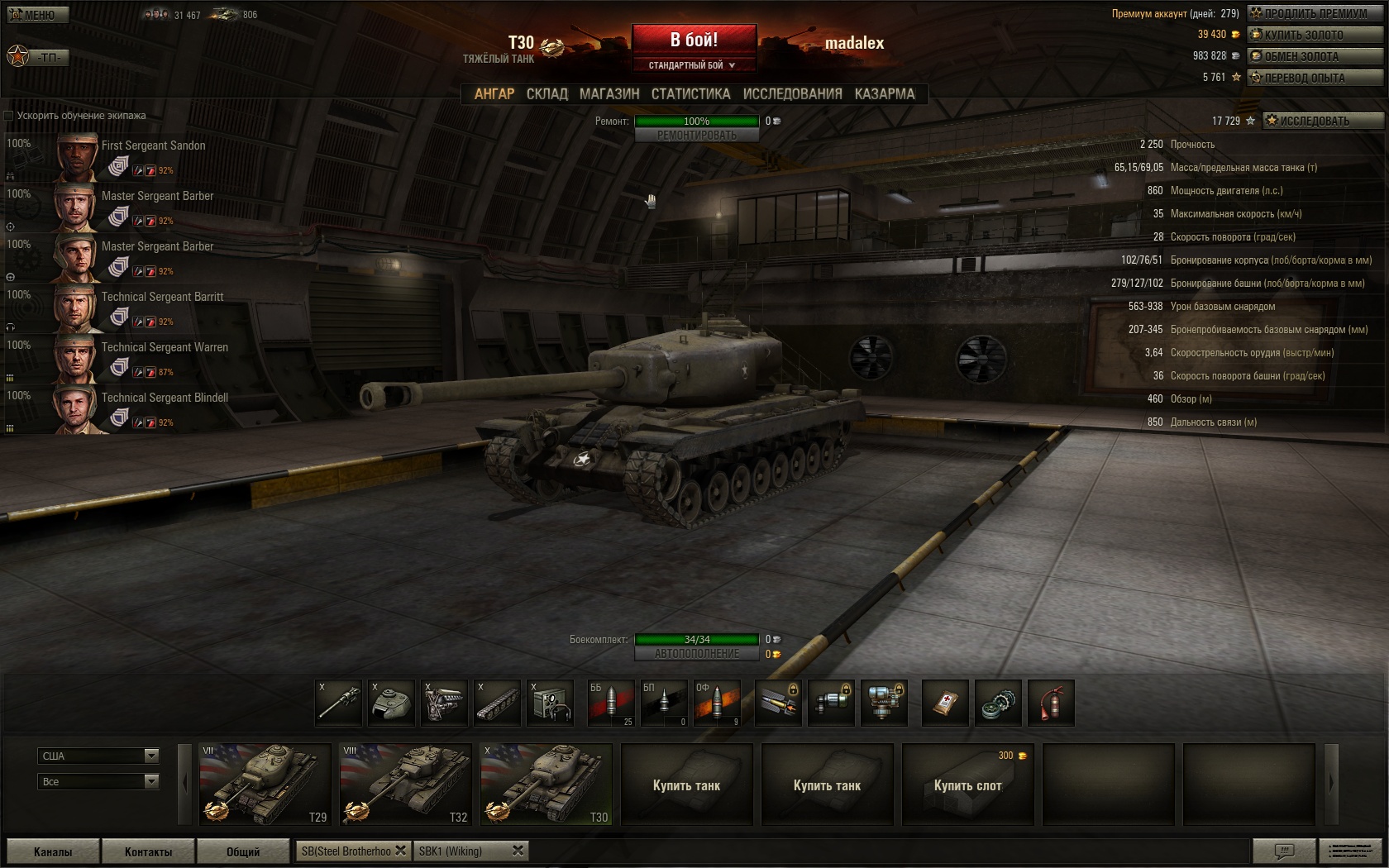Show the СТАТИСТИКА tab

pos(690,94)
